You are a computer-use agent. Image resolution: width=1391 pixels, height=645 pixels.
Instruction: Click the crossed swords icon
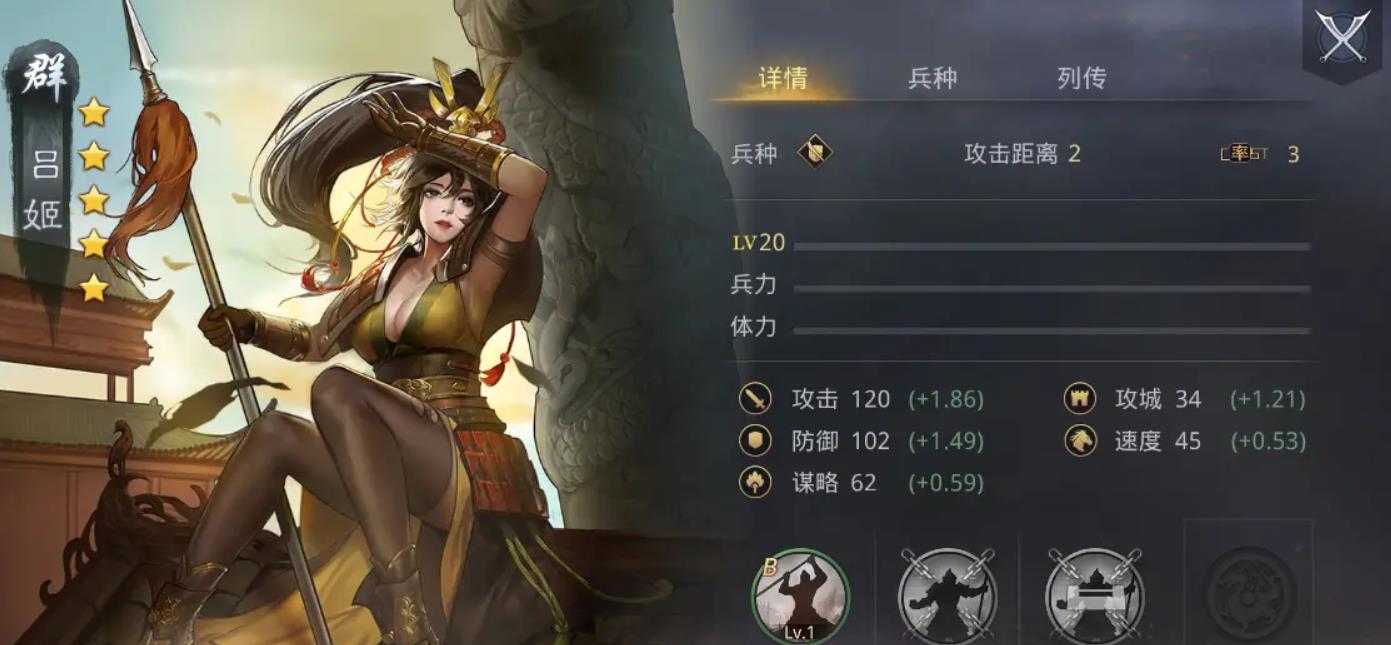tap(1342, 38)
